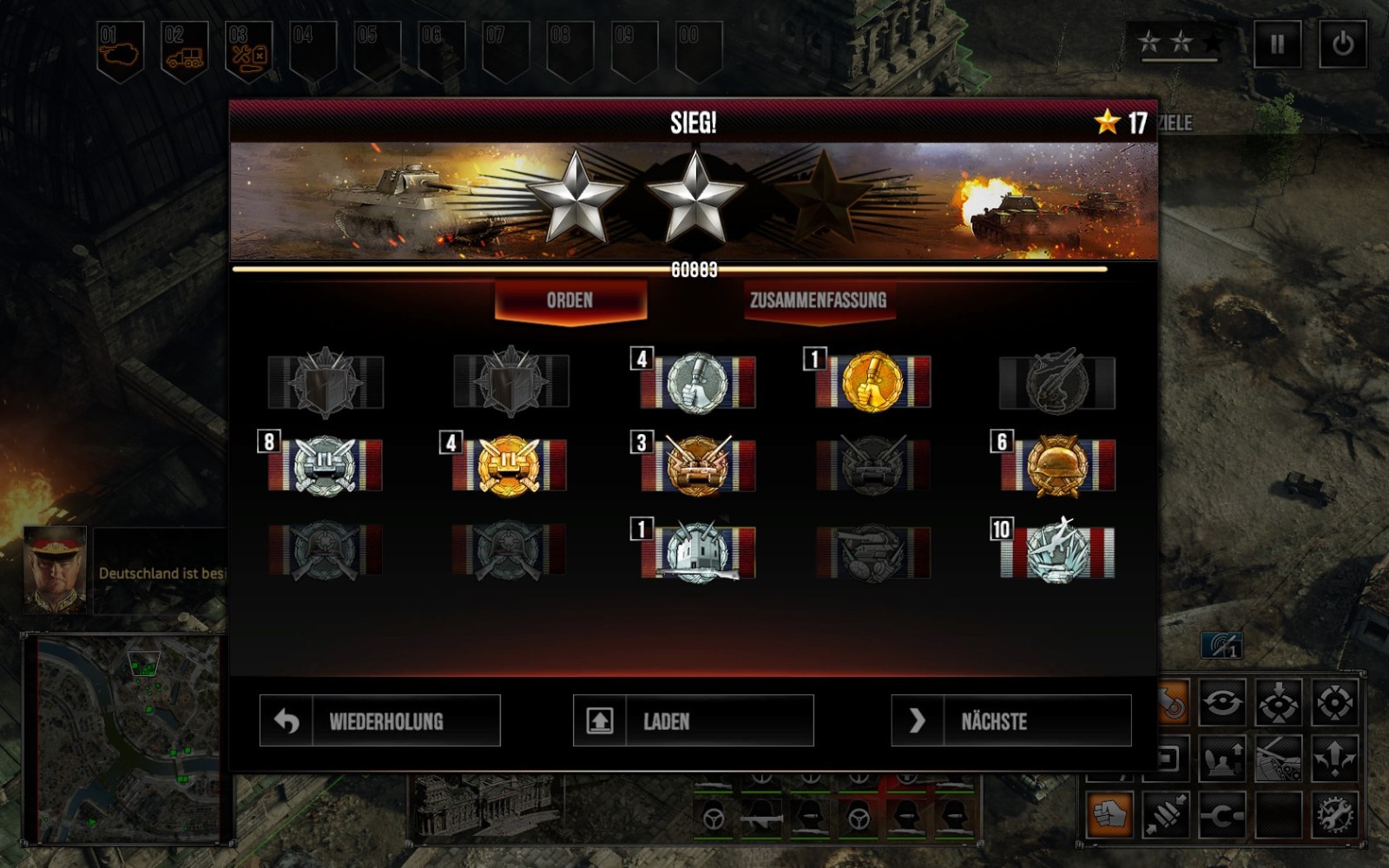Choose control group 02 with truck

[x=185, y=50]
